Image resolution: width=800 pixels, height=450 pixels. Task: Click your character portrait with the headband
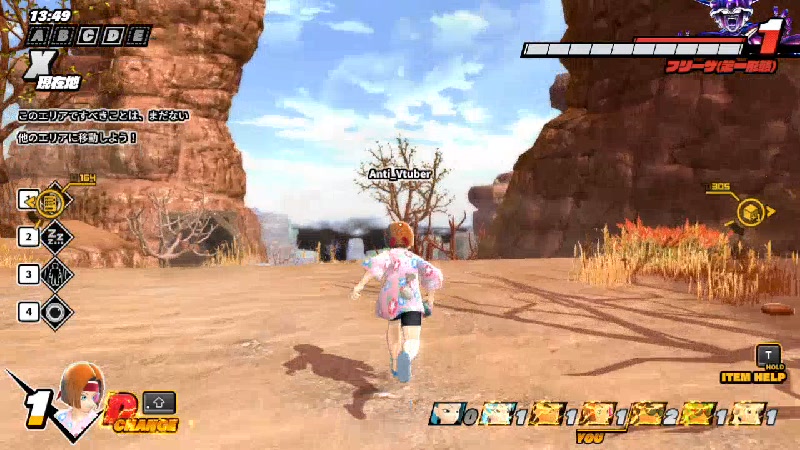(81, 392)
